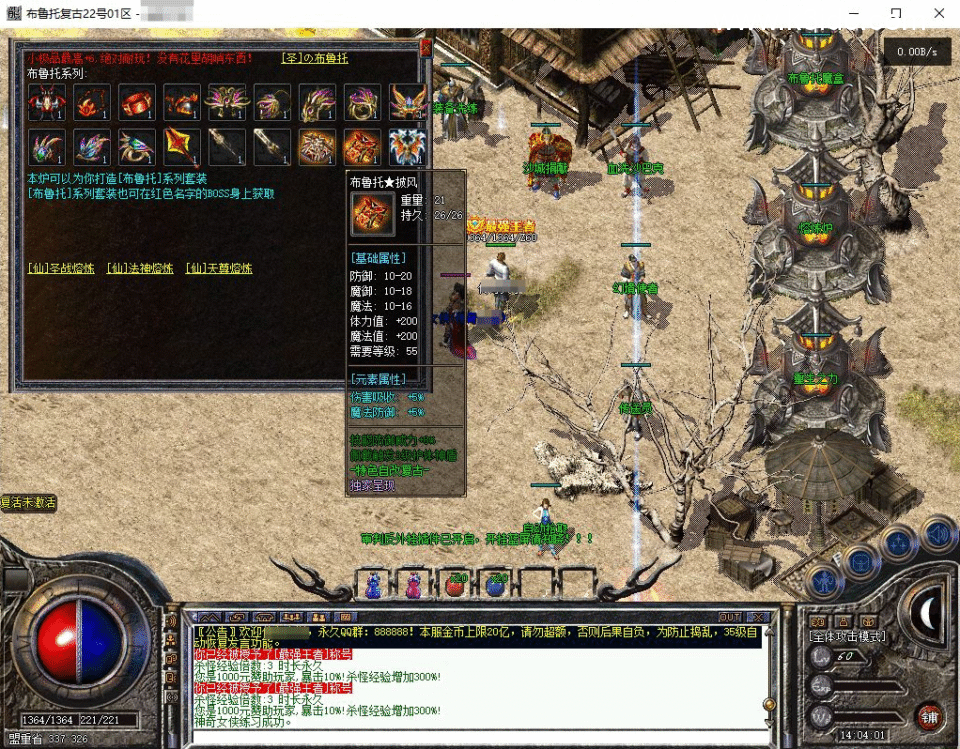Open the skills round button with sparkles
The height and width of the screenshot is (749, 960).
point(899,544)
